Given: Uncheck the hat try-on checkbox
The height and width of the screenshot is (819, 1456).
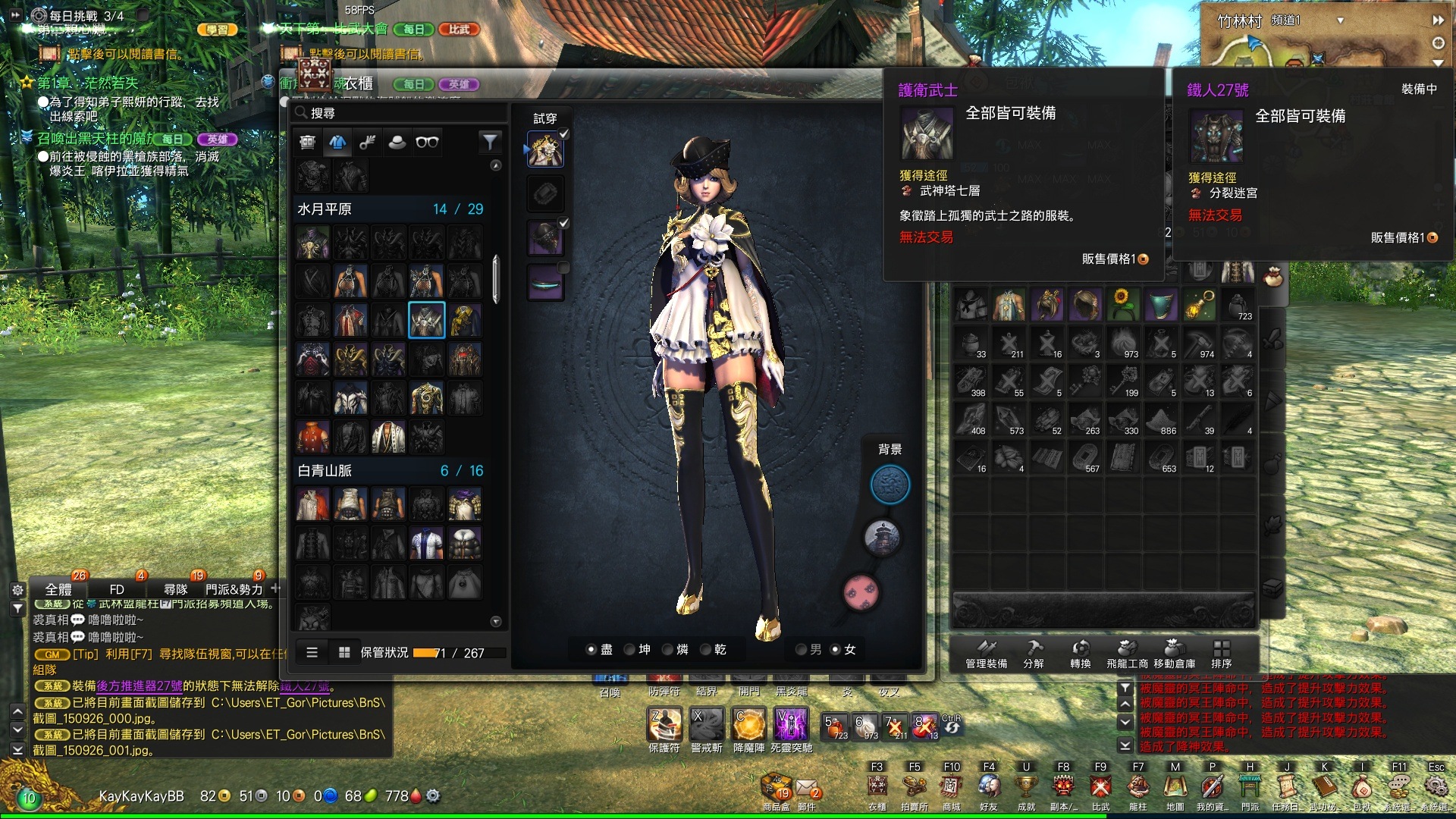Looking at the screenshot, I should pyautogui.click(x=564, y=223).
